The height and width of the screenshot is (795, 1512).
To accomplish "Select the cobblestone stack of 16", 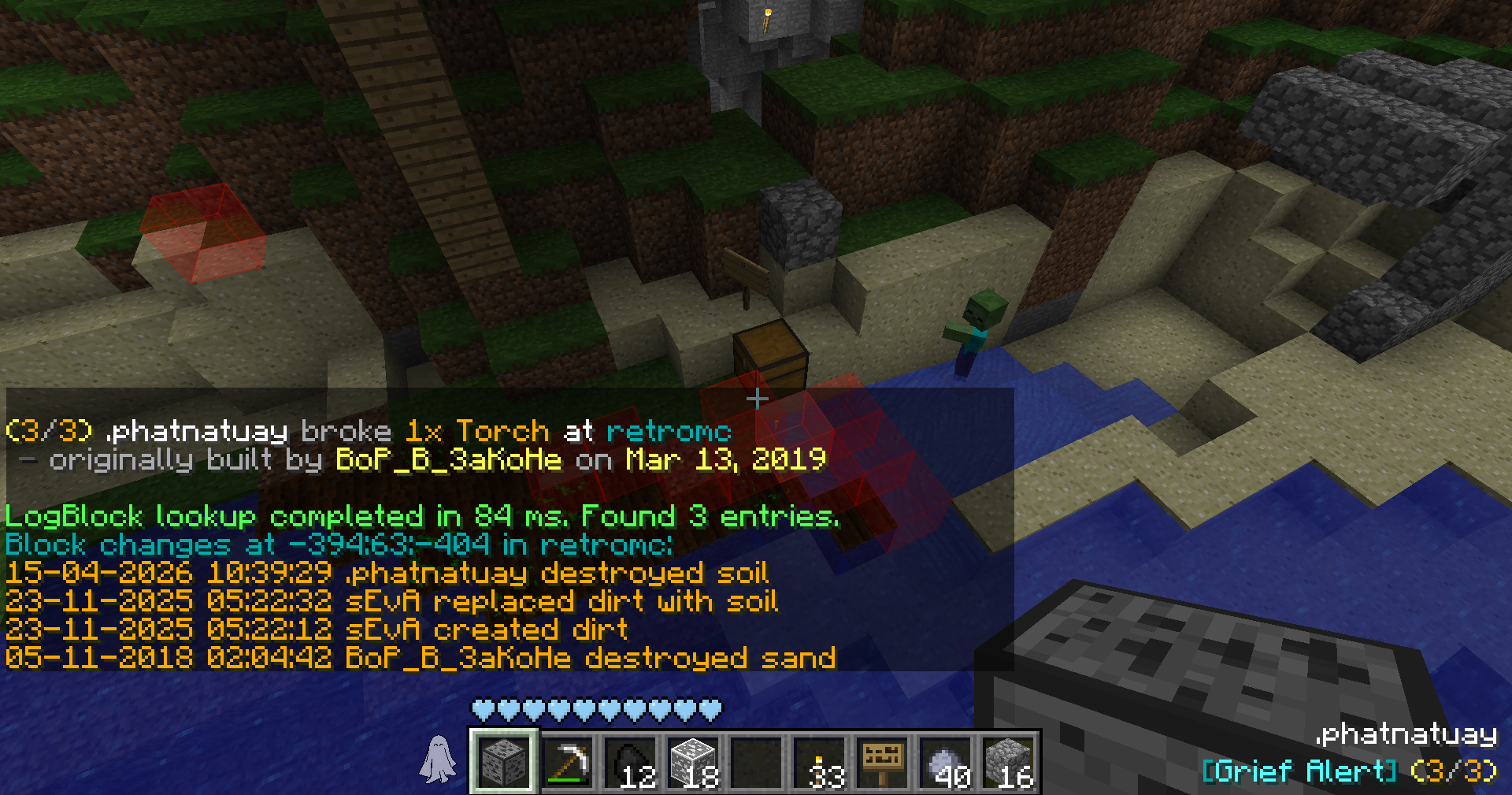I will (x=1009, y=762).
